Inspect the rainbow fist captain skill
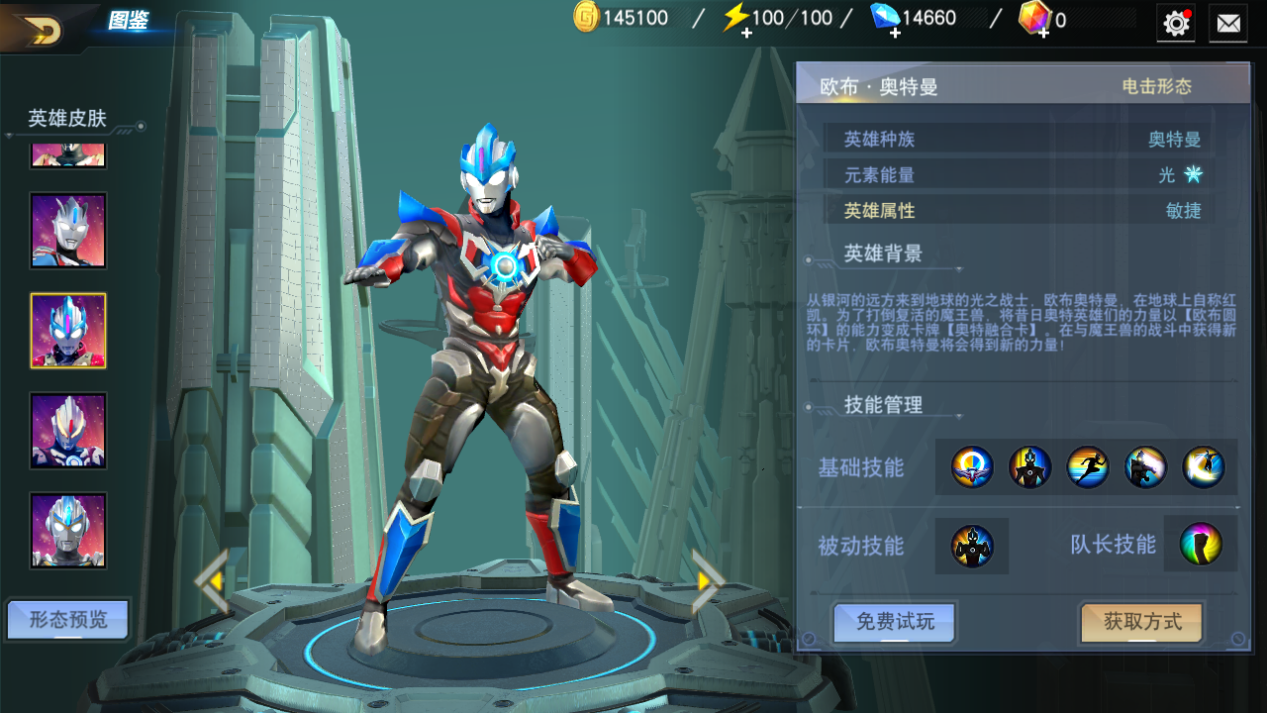1267x713 pixels. pyautogui.click(x=1201, y=545)
